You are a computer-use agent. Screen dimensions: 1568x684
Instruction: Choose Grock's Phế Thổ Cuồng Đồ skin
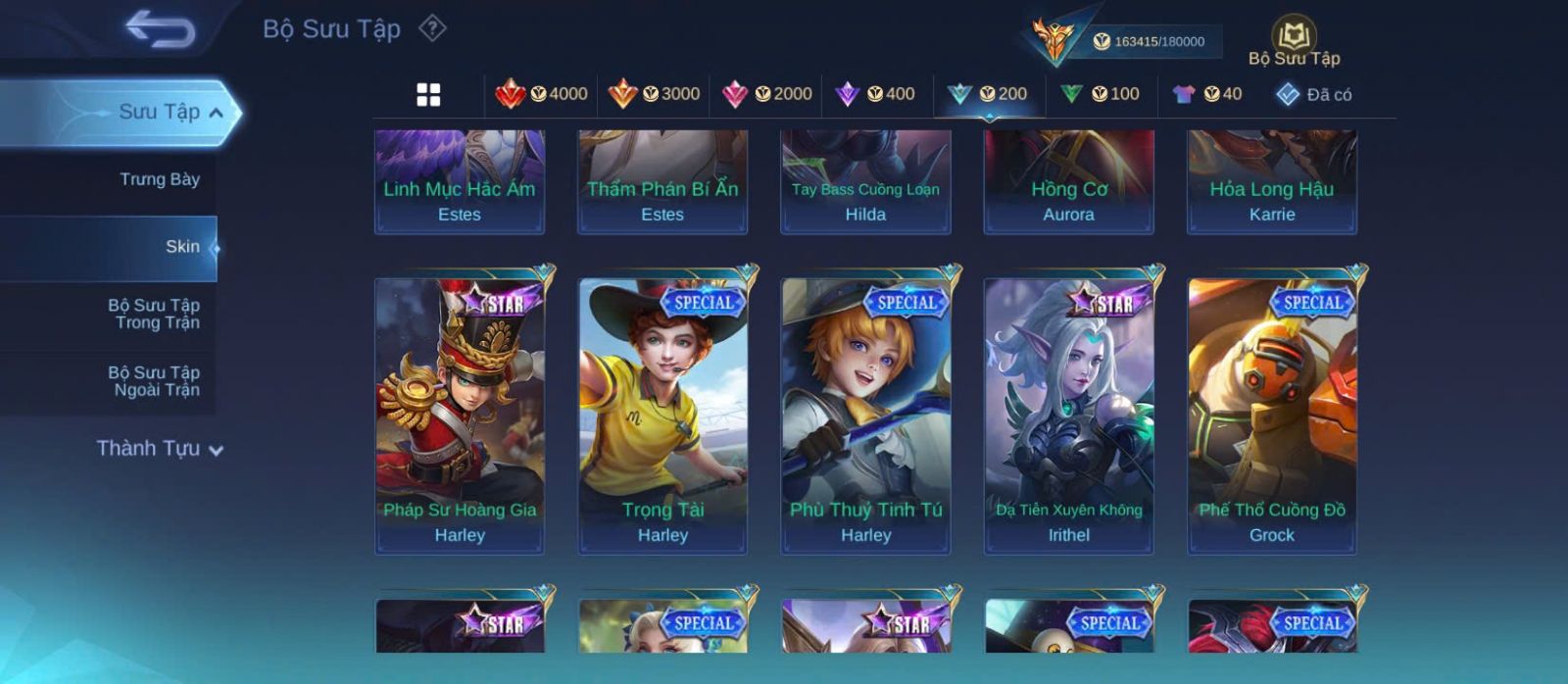[1271, 416]
